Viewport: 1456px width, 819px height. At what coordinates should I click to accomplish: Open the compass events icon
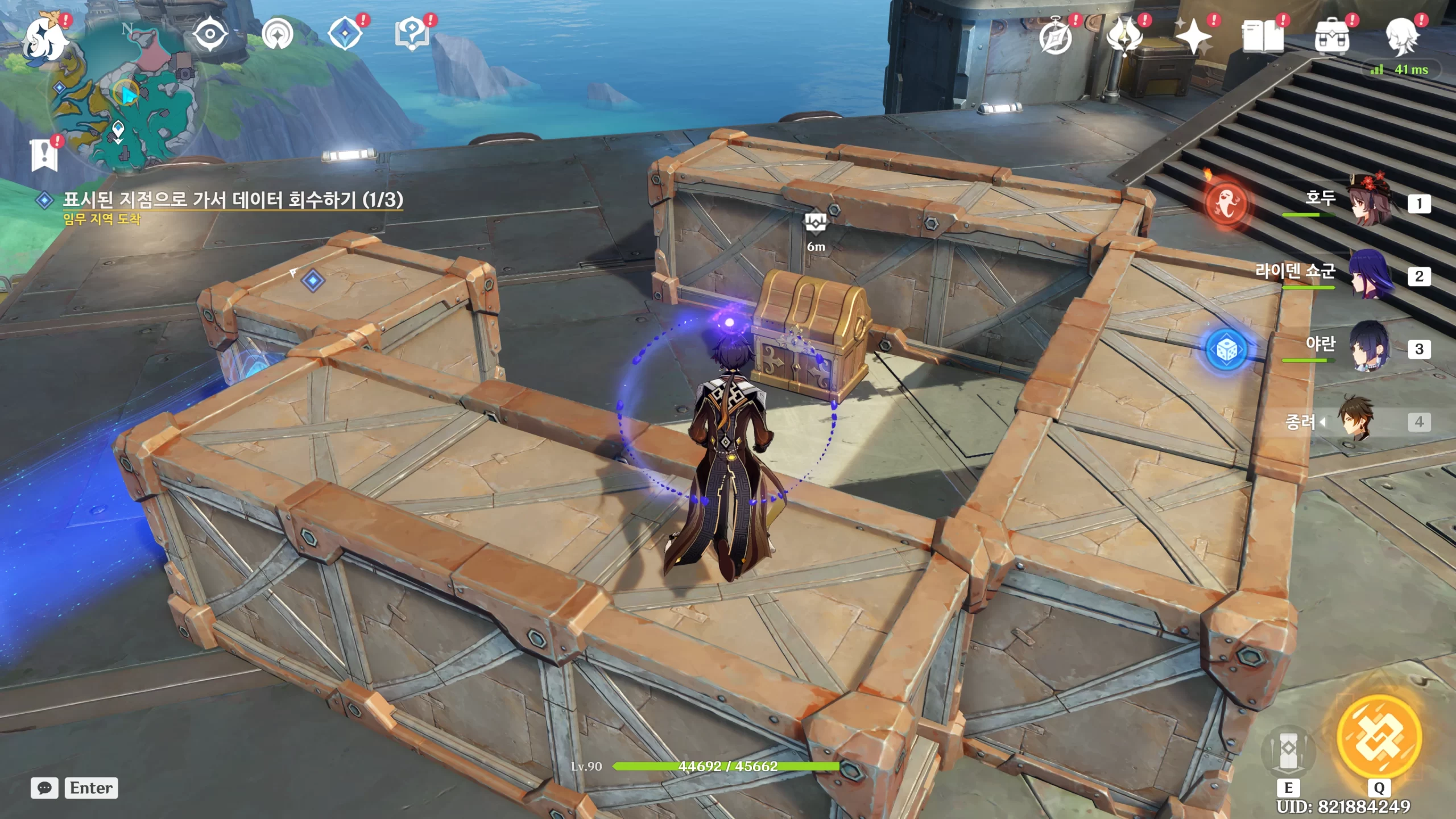(x=1056, y=36)
